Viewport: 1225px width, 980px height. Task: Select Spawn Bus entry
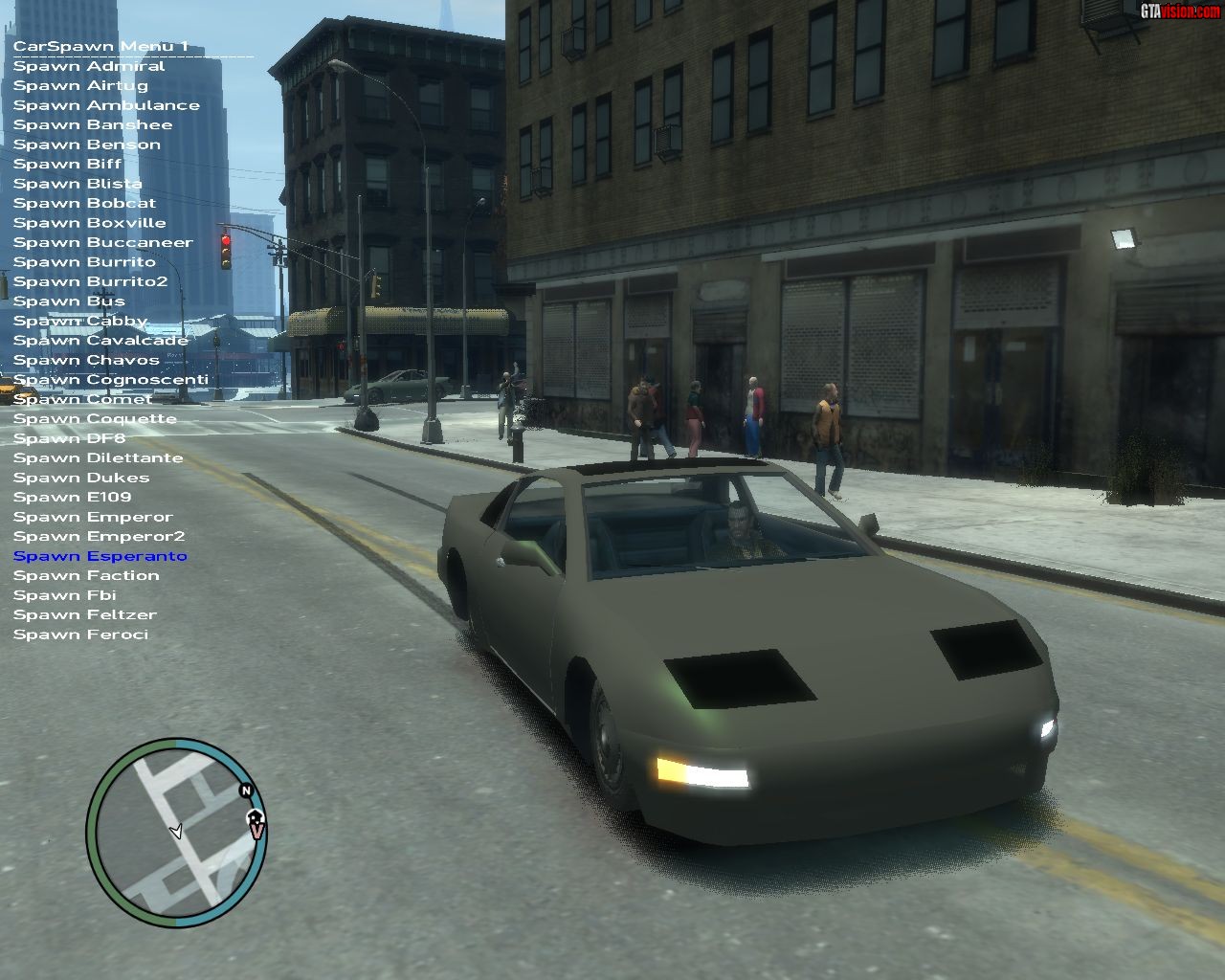(69, 301)
